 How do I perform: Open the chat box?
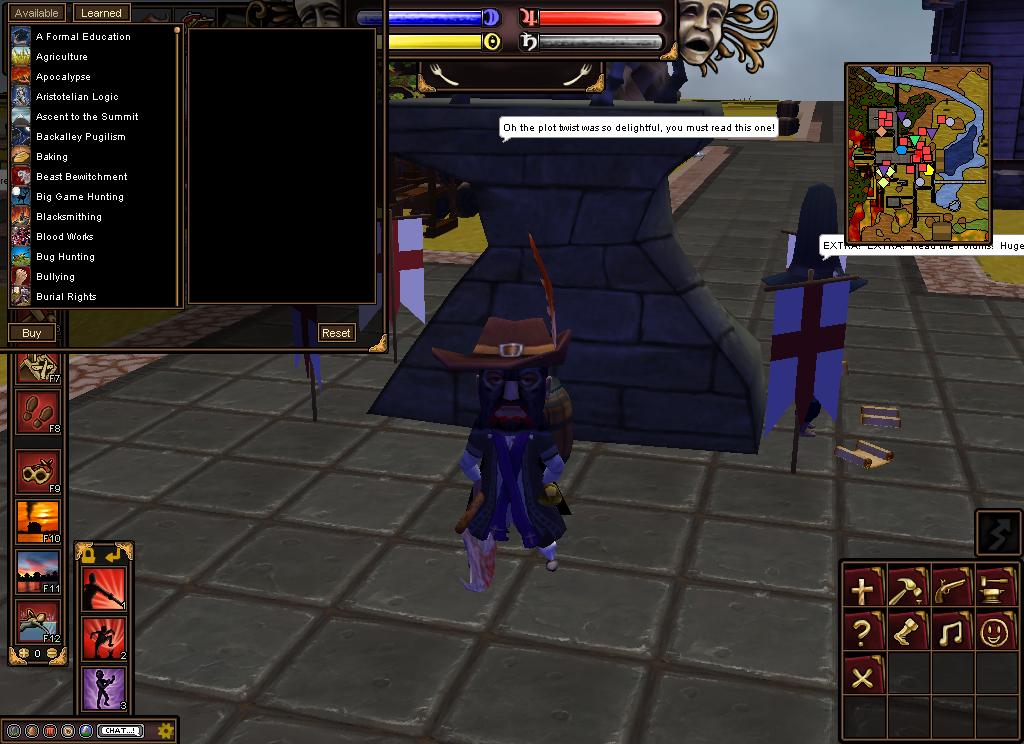tap(120, 731)
